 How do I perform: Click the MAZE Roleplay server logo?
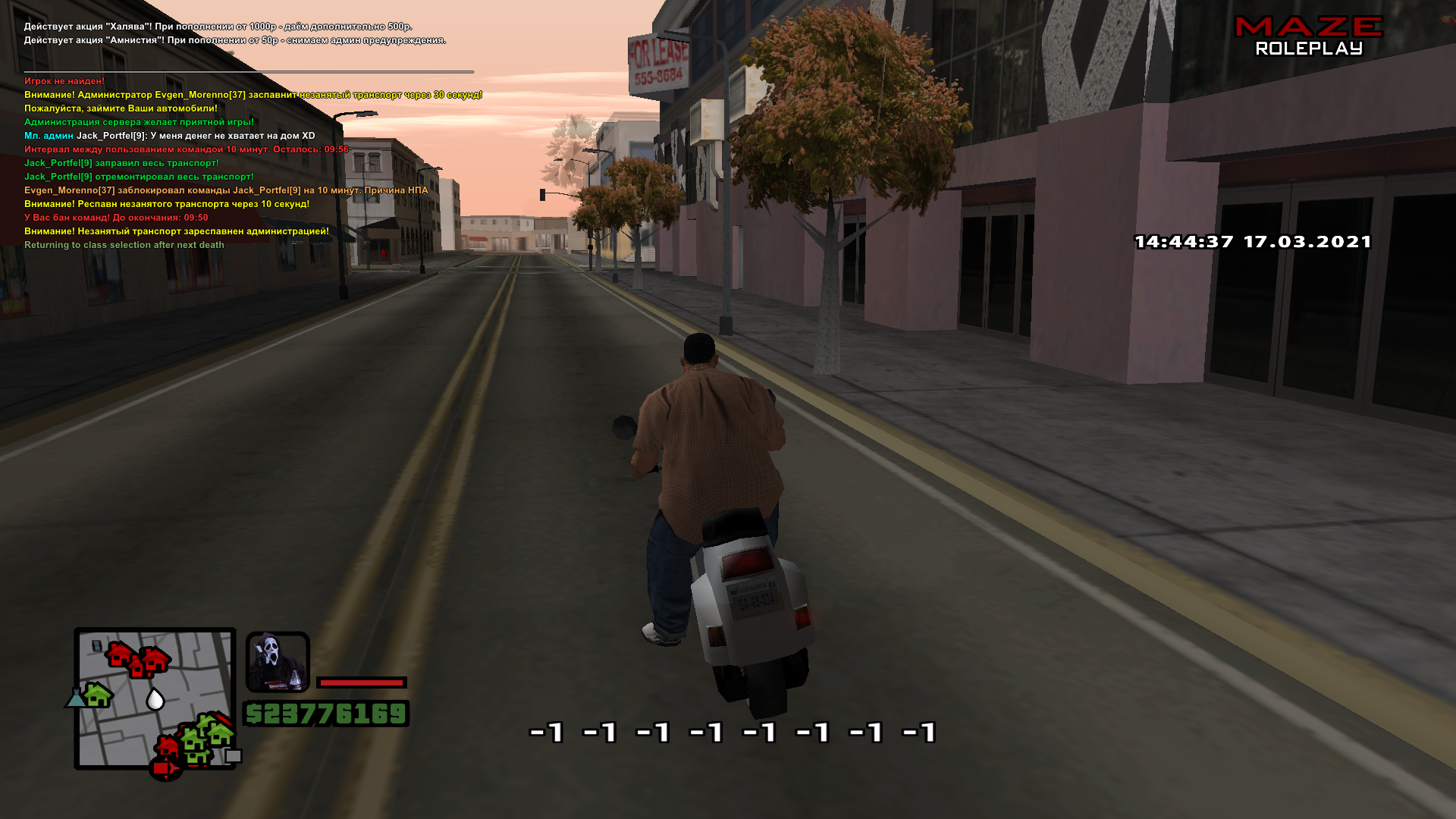pyautogui.click(x=1309, y=36)
